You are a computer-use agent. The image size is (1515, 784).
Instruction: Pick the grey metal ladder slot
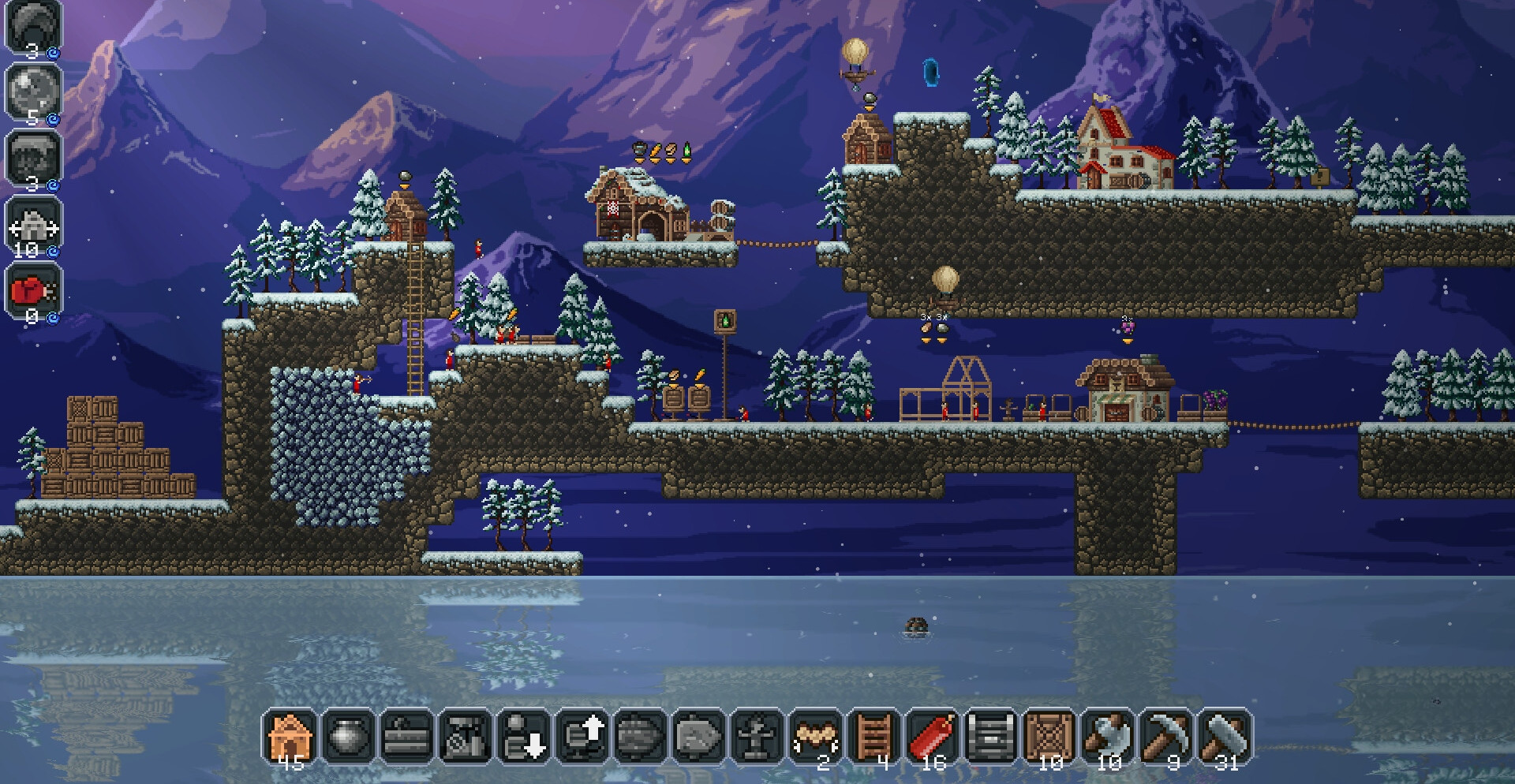(x=990, y=737)
